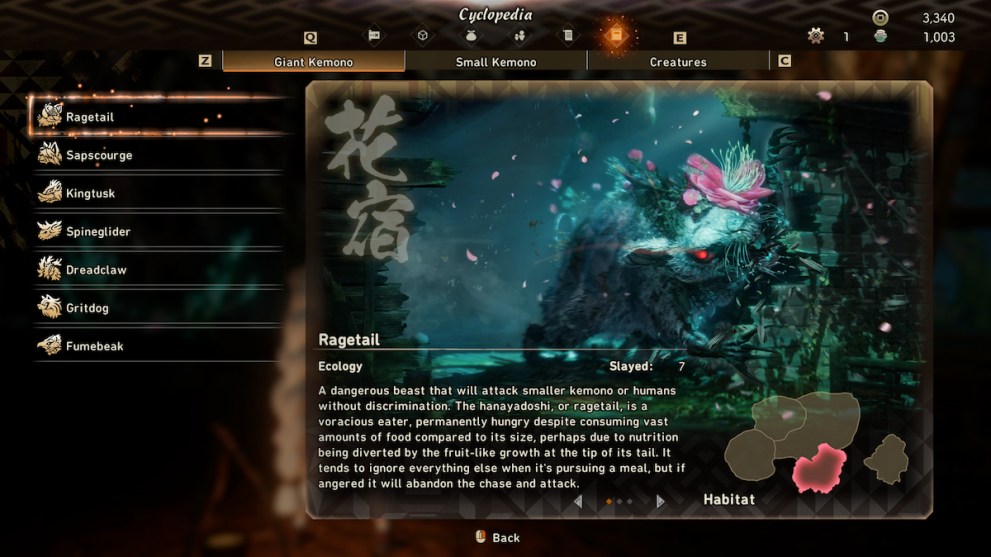The height and width of the screenshot is (557, 991).
Task: Open the scroll icon menu section
Action: click(568, 36)
